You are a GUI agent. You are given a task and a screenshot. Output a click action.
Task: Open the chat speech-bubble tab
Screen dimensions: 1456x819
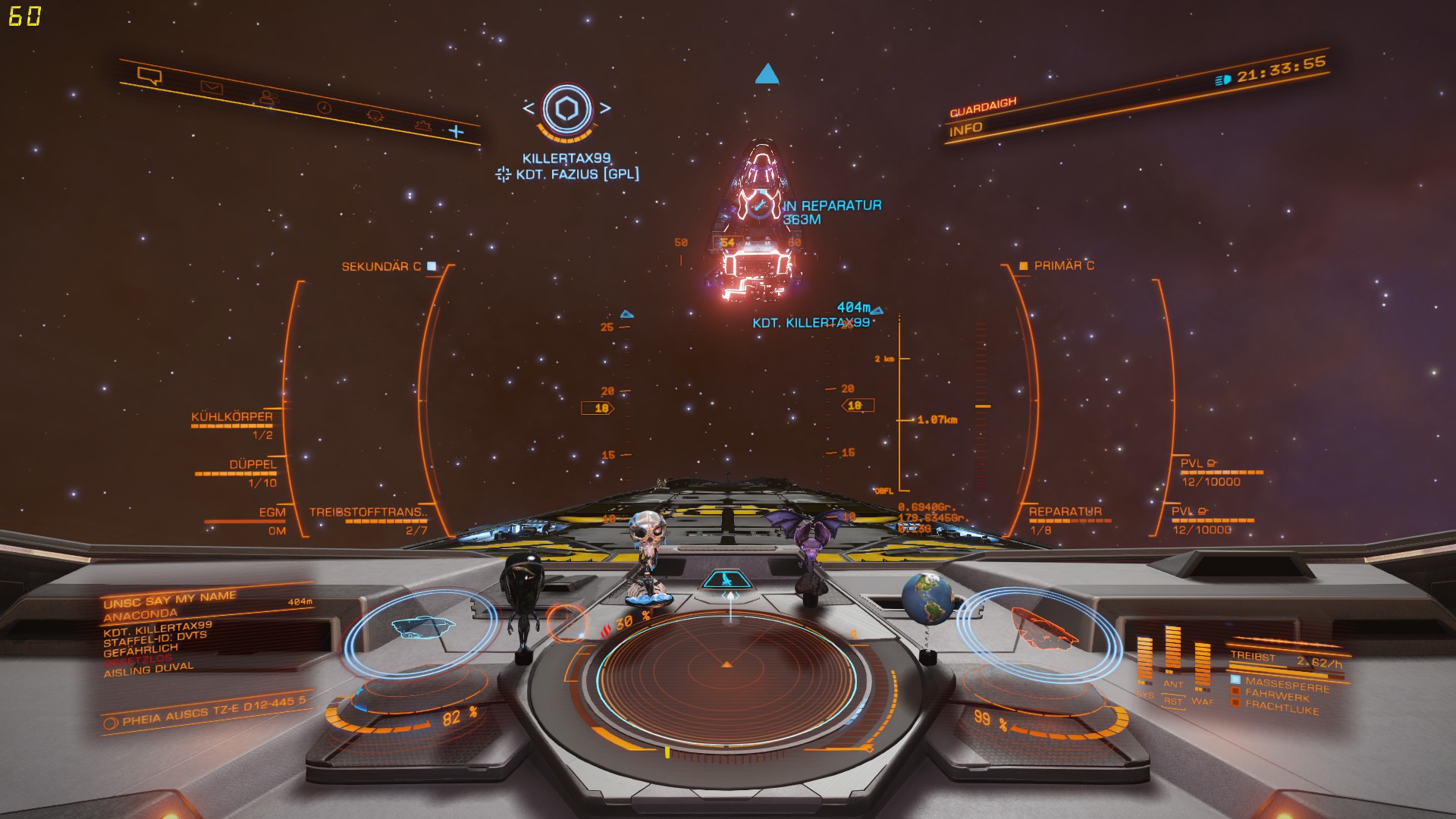click(149, 77)
